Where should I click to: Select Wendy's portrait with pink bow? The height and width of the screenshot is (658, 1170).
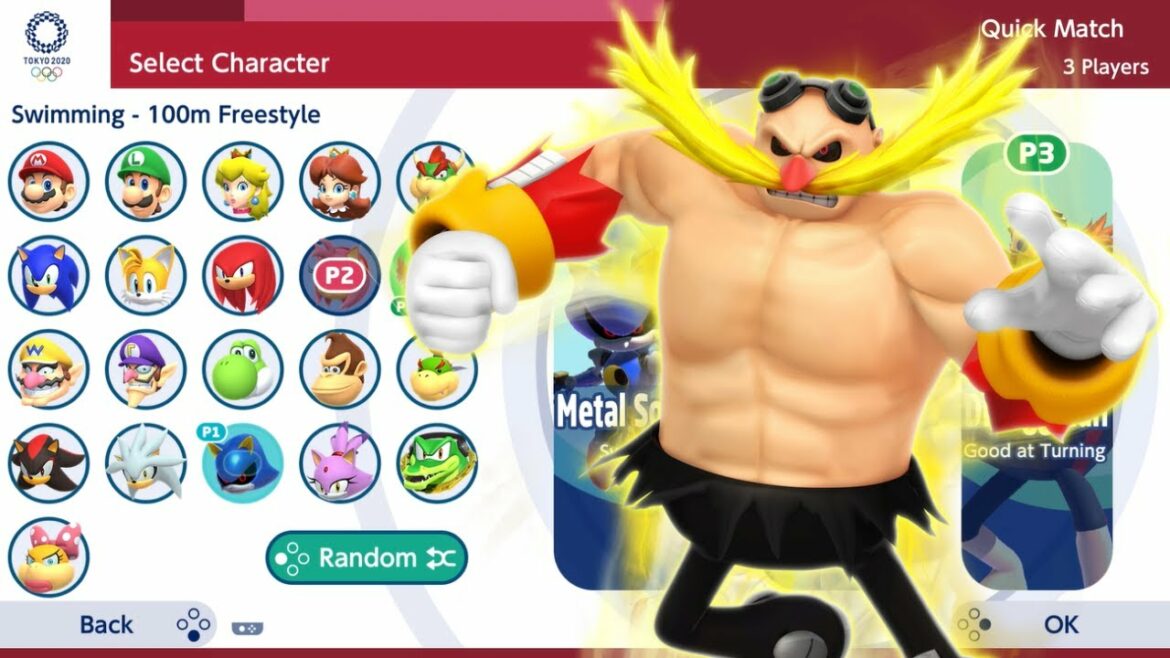[49, 557]
